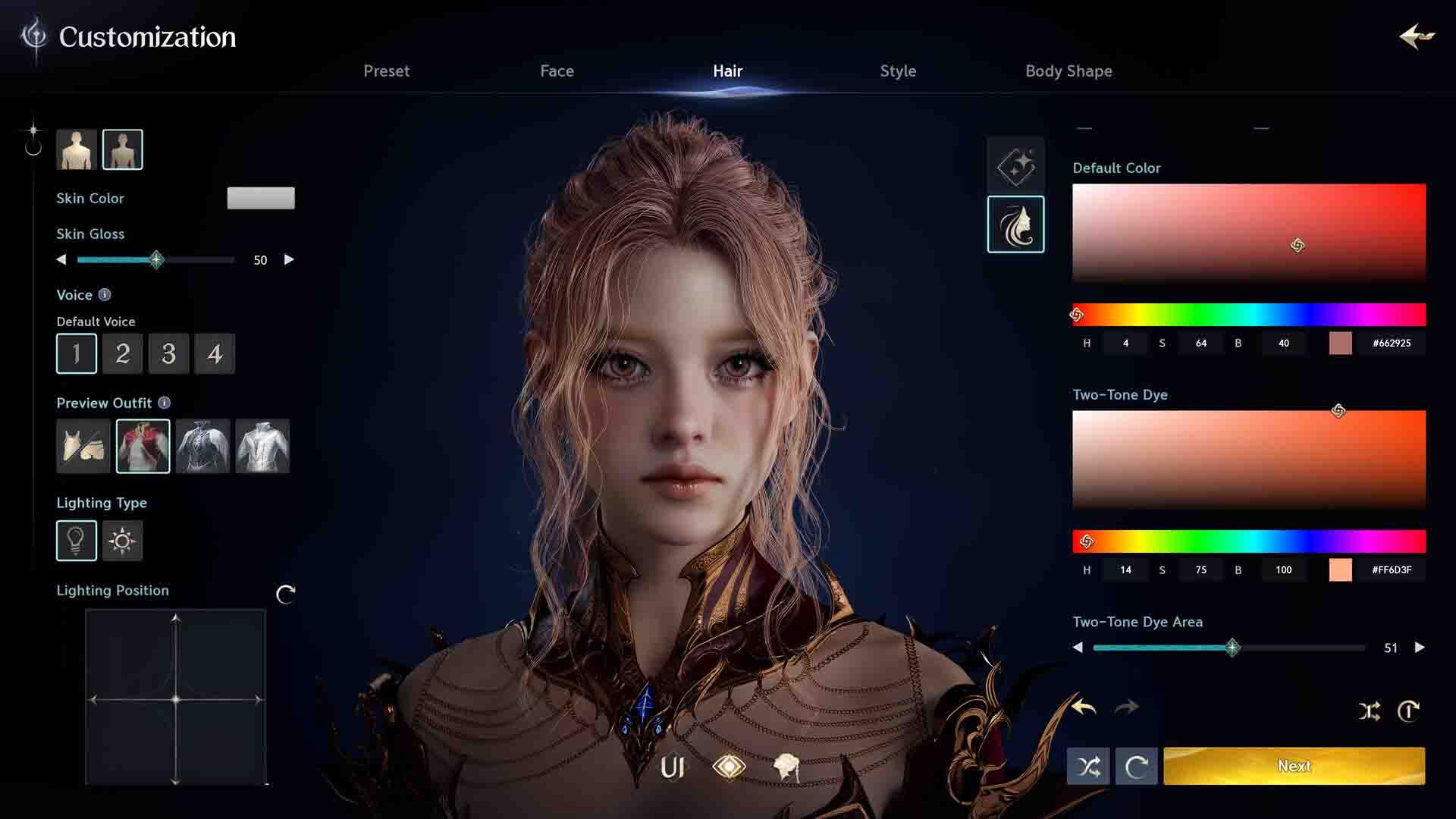Select Default Voice option 3

168,353
